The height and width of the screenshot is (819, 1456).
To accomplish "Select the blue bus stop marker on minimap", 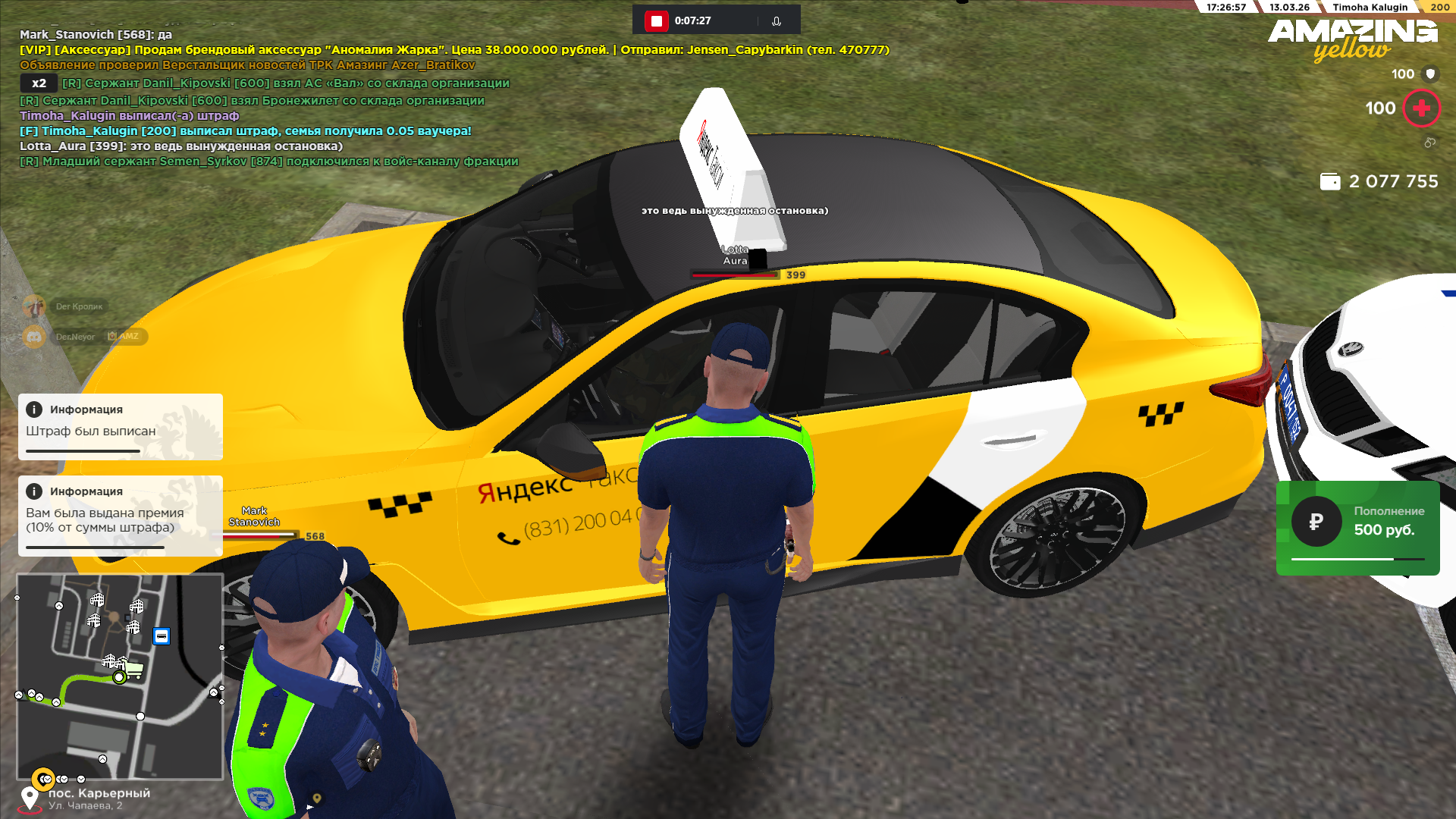I will (x=162, y=636).
